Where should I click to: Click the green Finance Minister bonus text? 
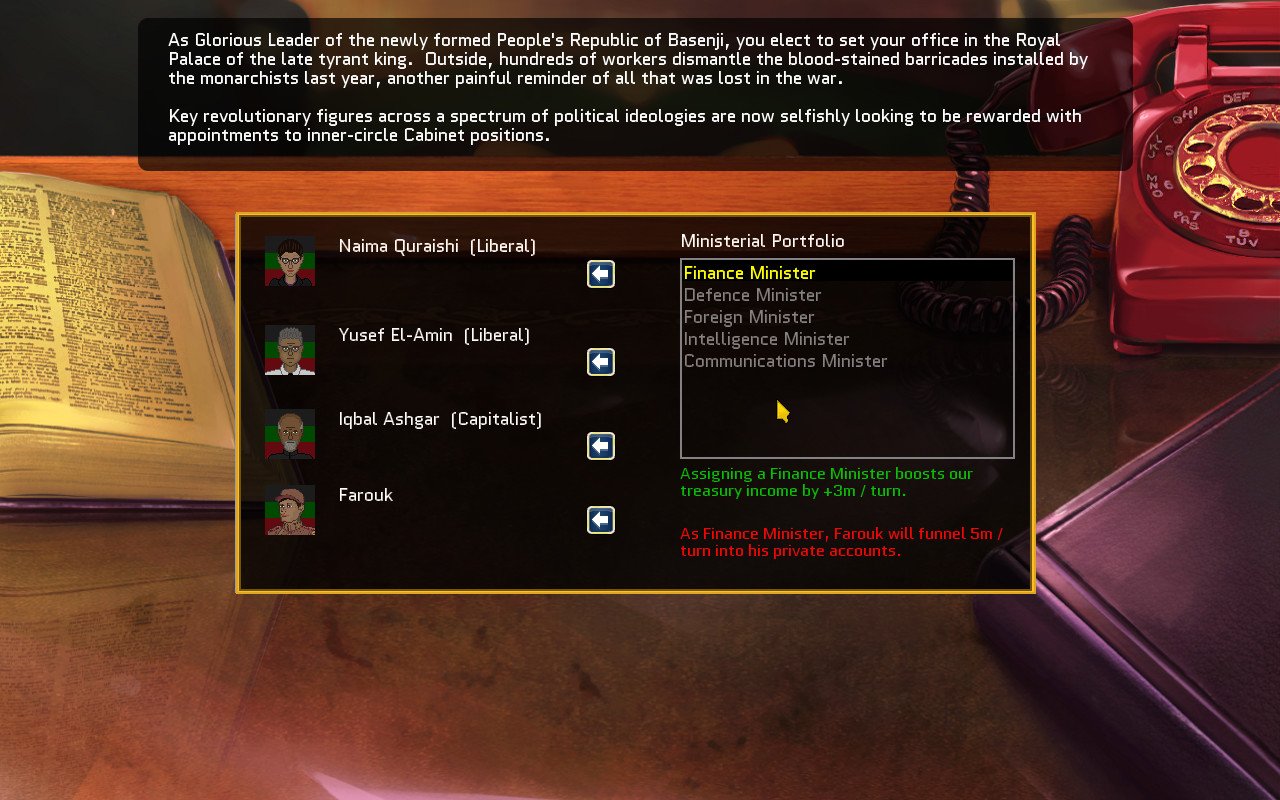click(826, 482)
